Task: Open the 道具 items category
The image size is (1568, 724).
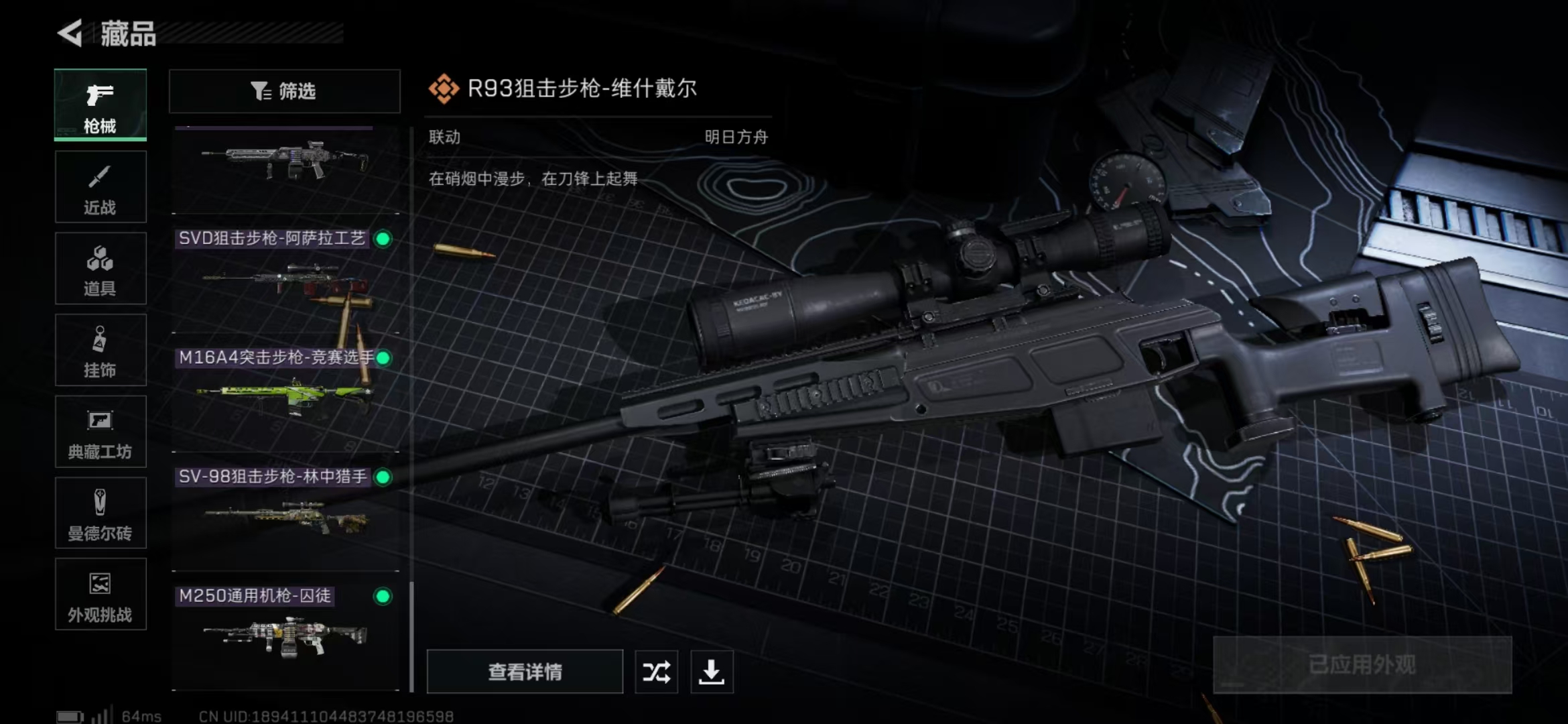Action: pos(100,268)
